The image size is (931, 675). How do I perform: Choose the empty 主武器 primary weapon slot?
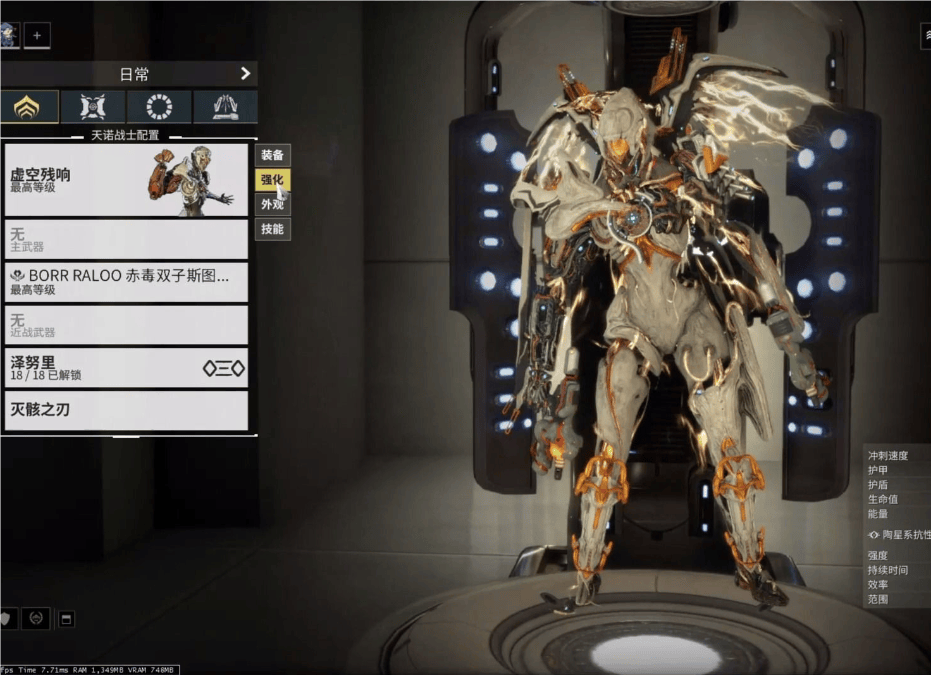pyautogui.click(x=126, y=239)
